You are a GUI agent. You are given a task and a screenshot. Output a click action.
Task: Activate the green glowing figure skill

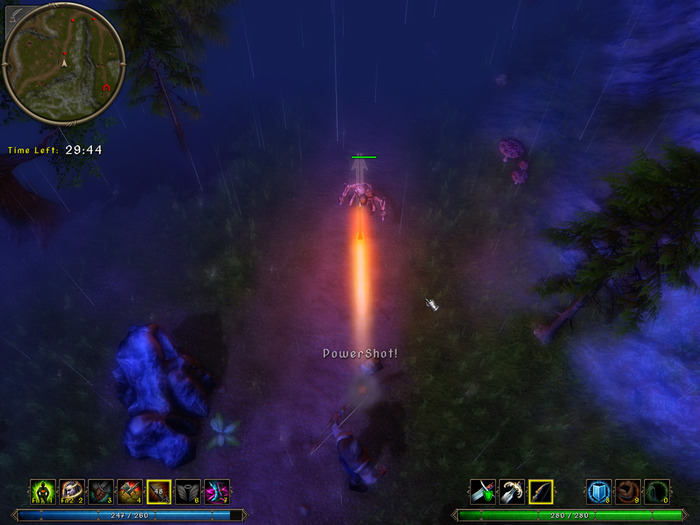42,491
